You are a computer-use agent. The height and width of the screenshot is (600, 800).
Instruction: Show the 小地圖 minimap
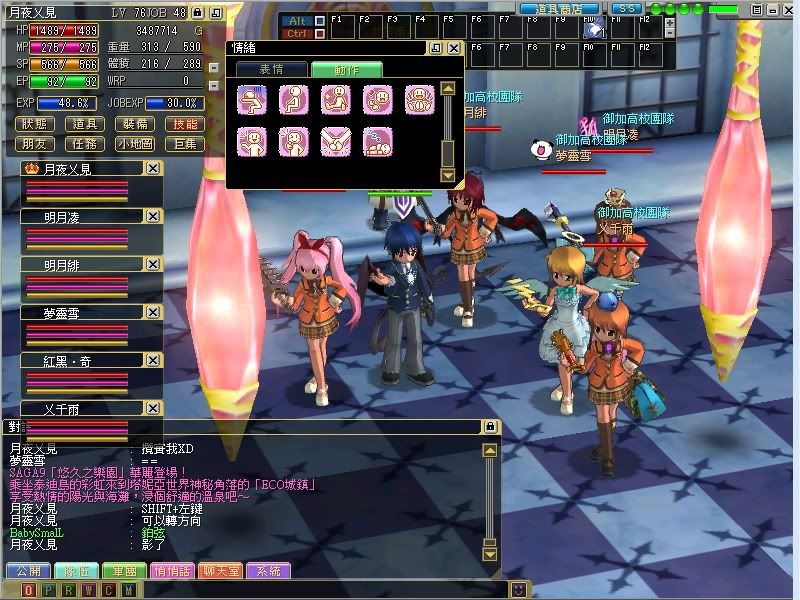pyautogui.click(x=135, y=144)
